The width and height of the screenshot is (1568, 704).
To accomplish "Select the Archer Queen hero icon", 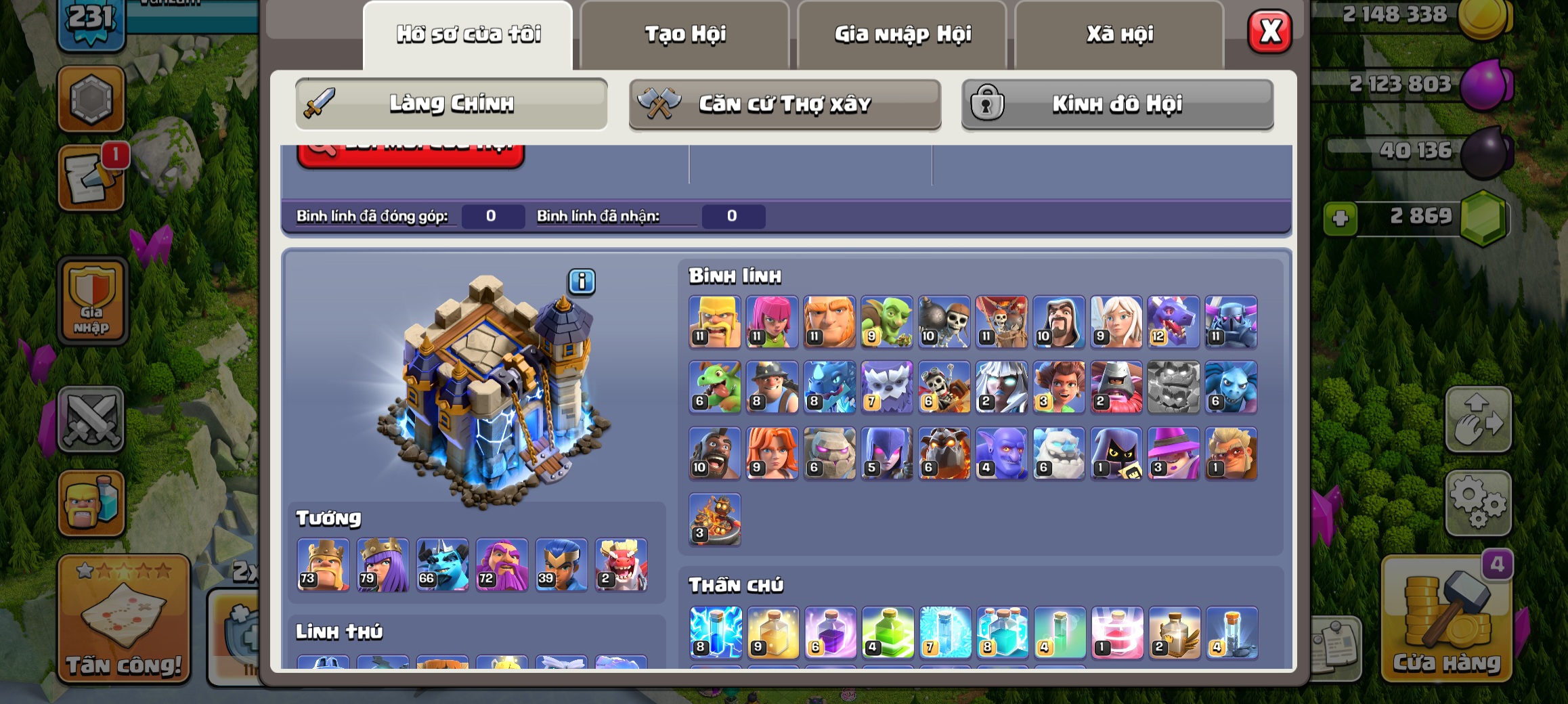I will pyautogui.click(x=383, y=565).
